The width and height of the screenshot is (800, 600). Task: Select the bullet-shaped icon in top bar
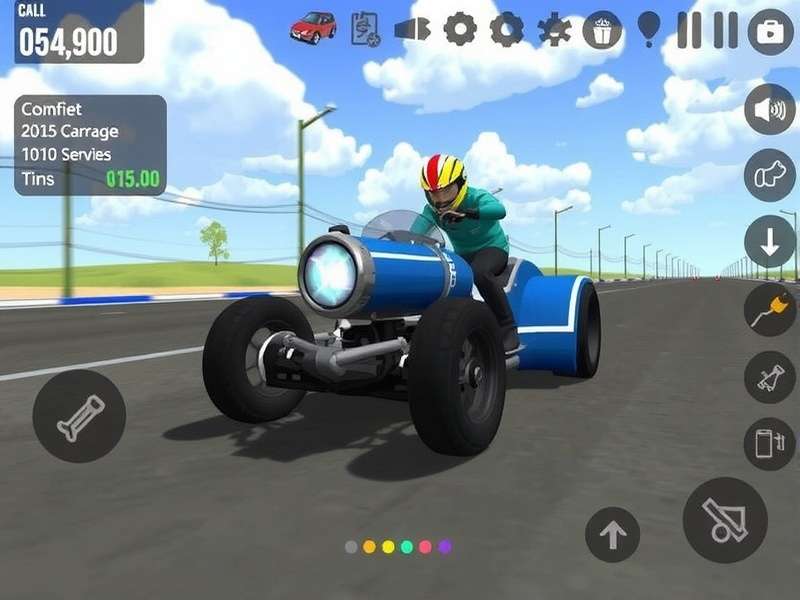pyautogui.click(x=412, y=29)
